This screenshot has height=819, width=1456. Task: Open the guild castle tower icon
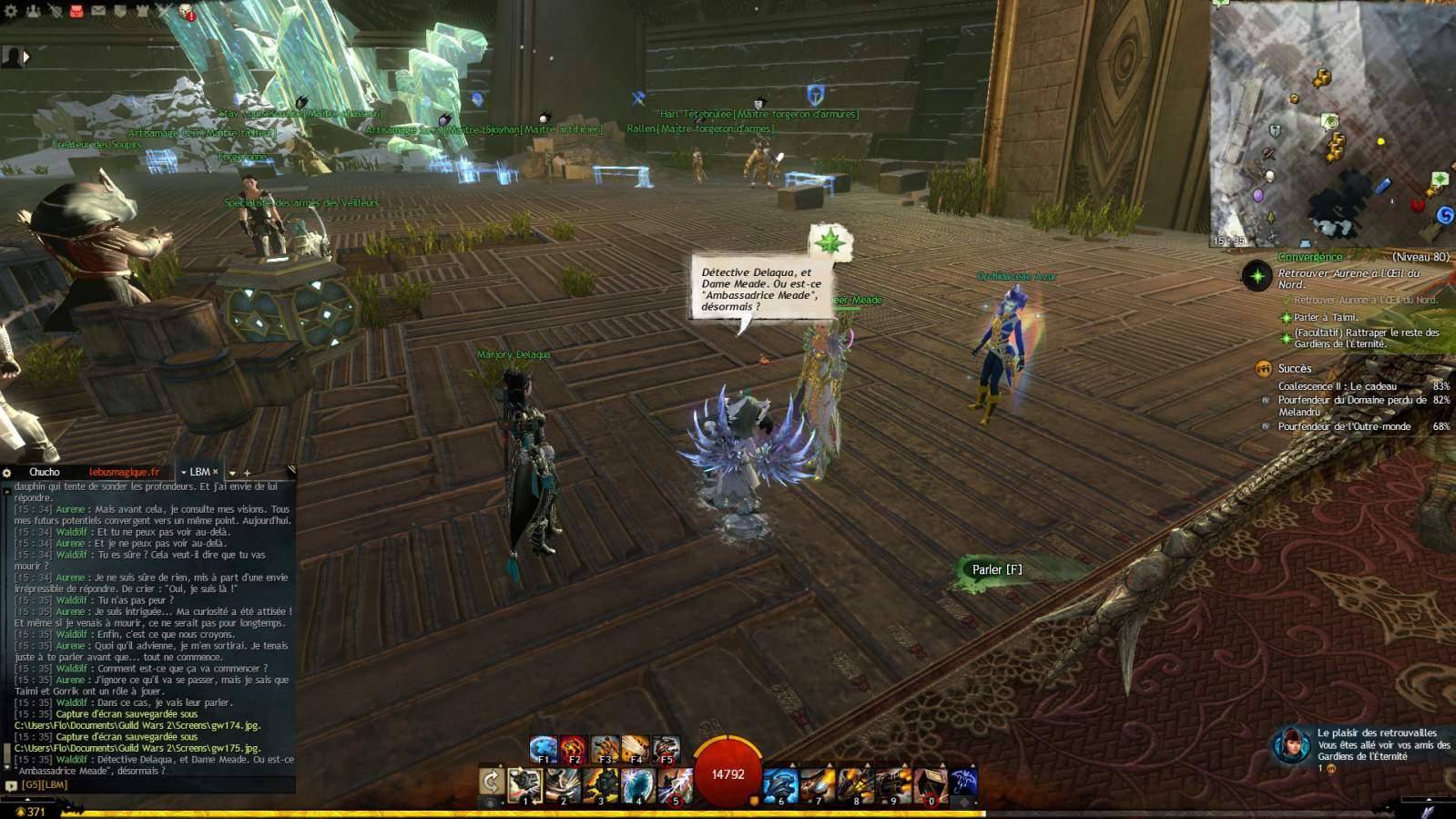coord(143,11)
